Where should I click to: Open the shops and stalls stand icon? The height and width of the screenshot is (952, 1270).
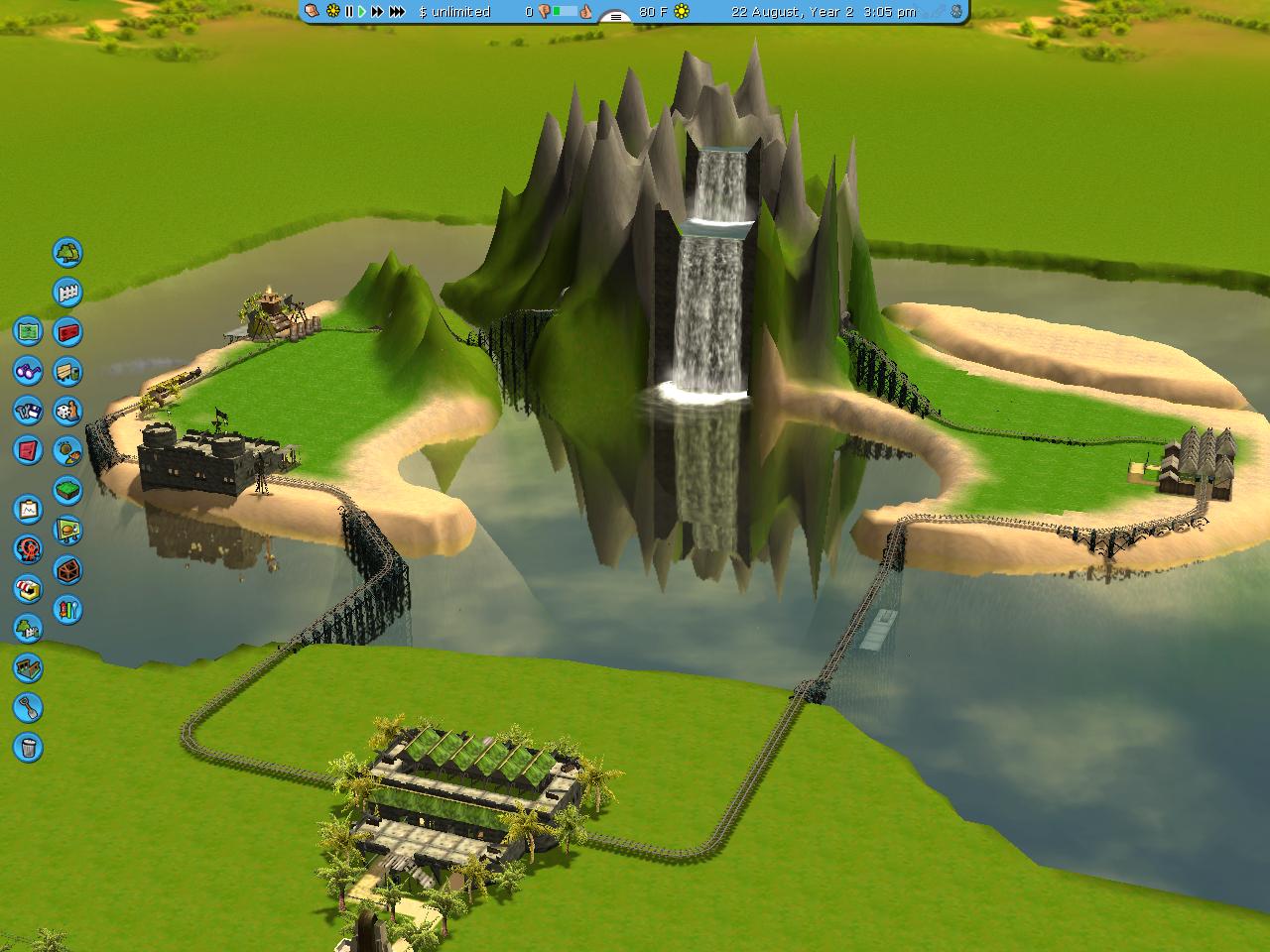[x=28, y=589]
